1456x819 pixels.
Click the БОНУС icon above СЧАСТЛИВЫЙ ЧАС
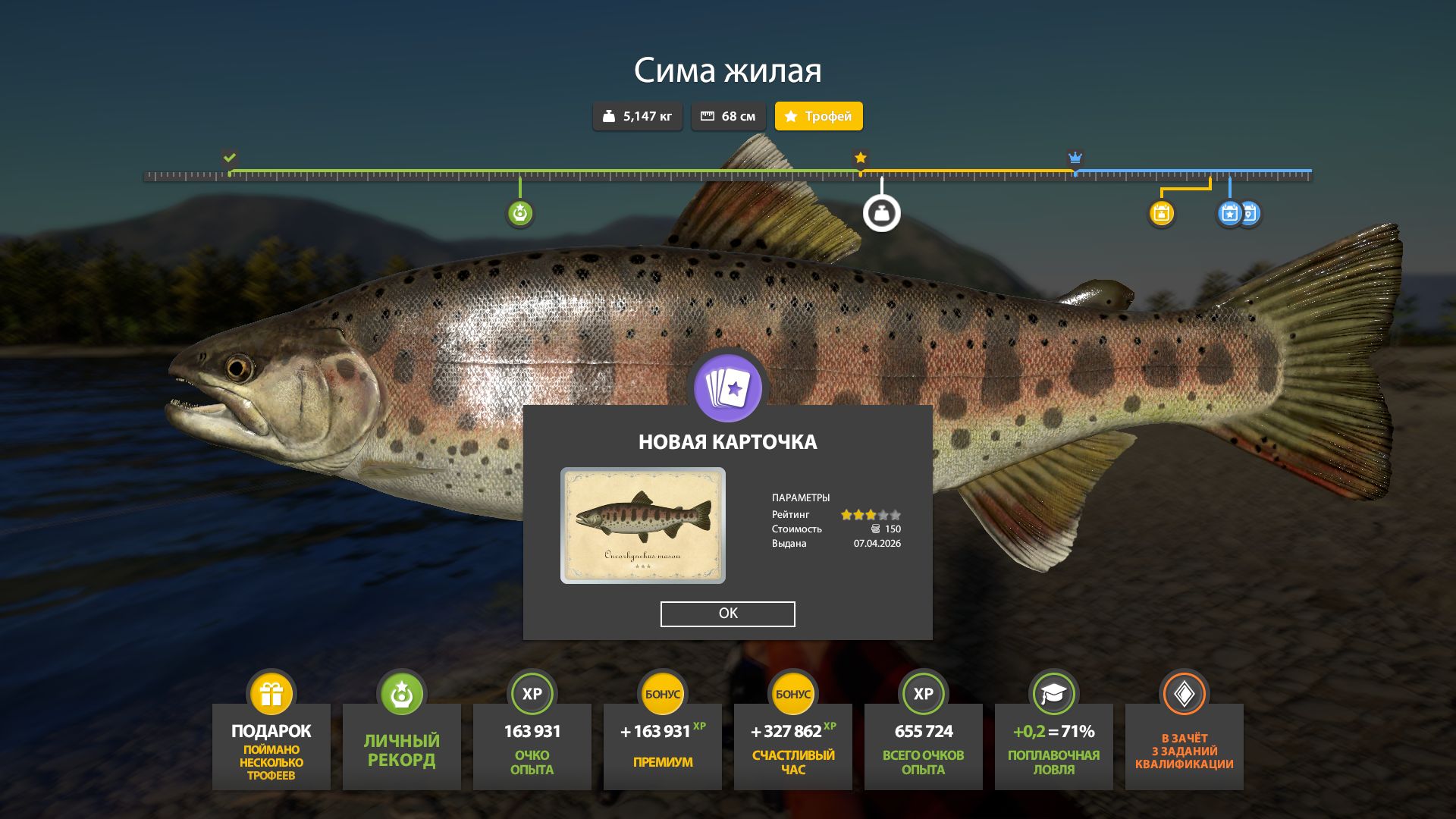[792, 692]
